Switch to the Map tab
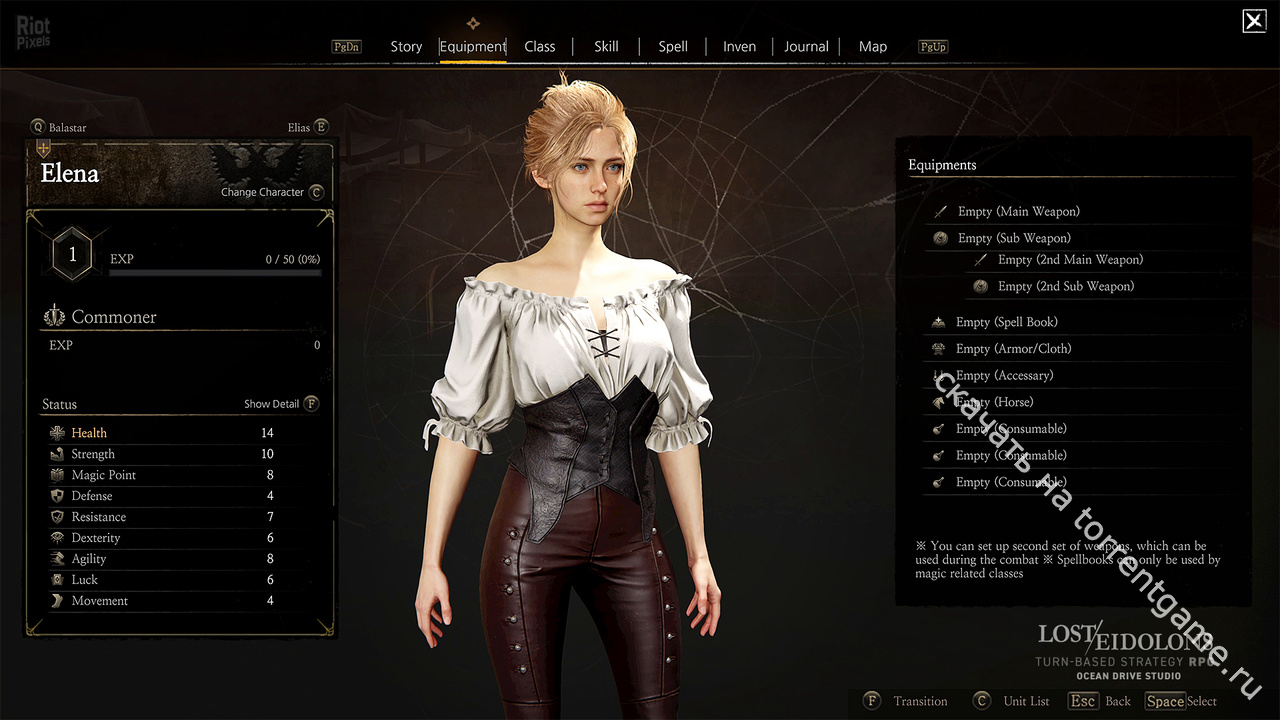Image resolution: width=1280 pixels, height=720 pixels. click(x=873, y=46)
